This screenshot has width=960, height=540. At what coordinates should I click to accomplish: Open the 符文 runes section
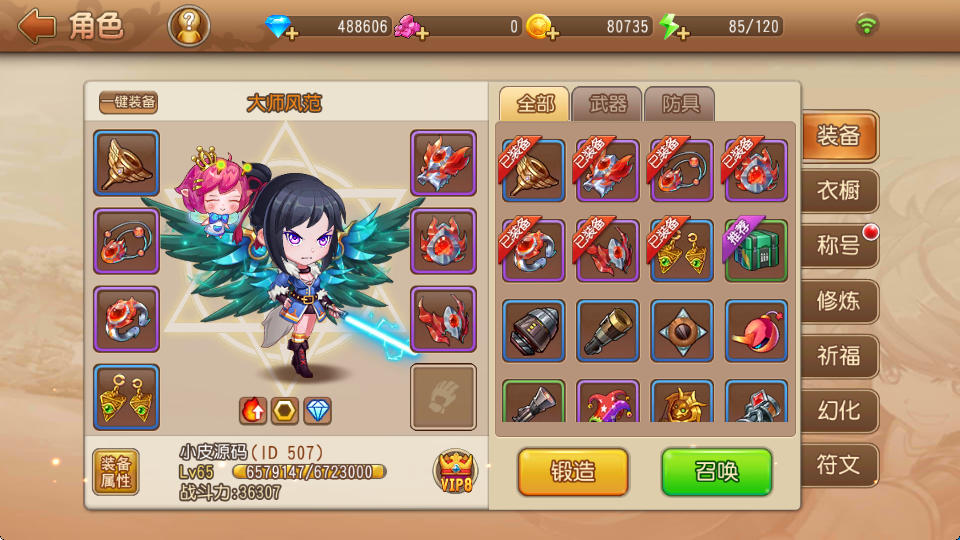[x=838, y=465]
